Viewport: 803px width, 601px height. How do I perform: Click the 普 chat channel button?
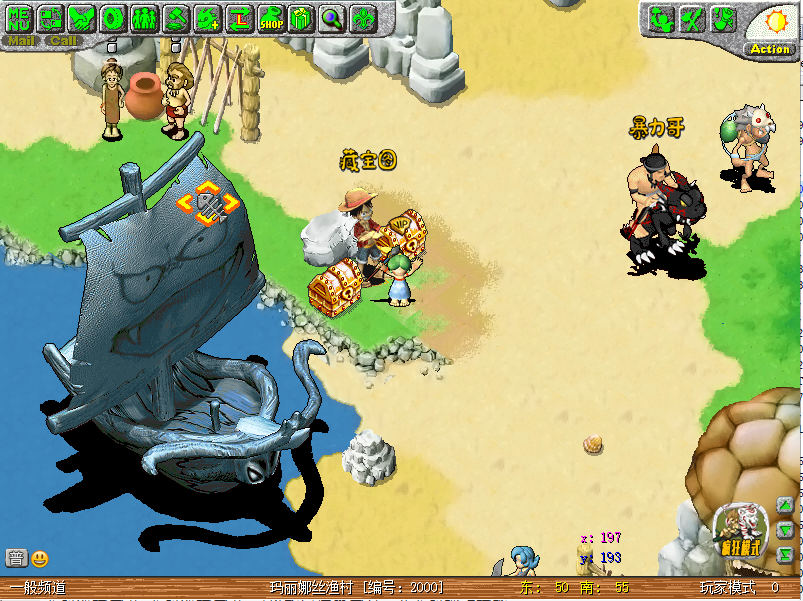[x=16, y=558]
